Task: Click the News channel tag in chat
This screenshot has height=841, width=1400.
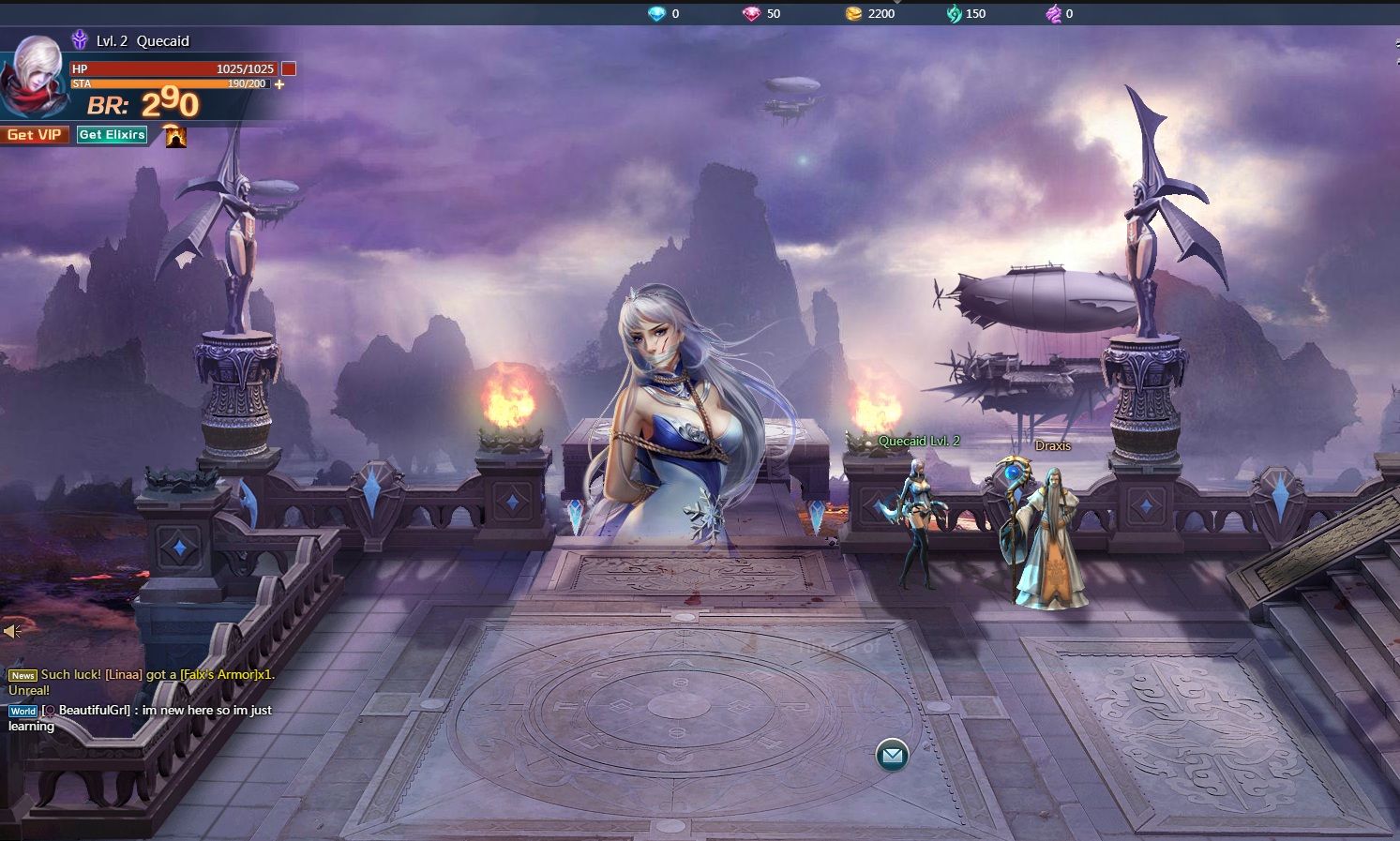Action: [23, 675]
